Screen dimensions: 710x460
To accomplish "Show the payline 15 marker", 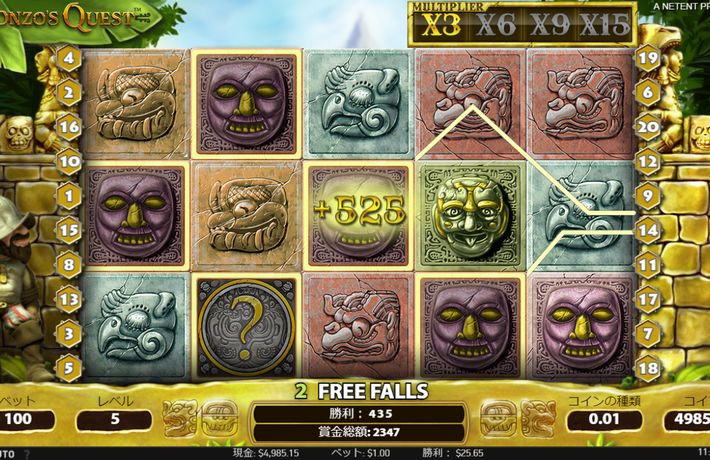I will [x=70, y=230].
